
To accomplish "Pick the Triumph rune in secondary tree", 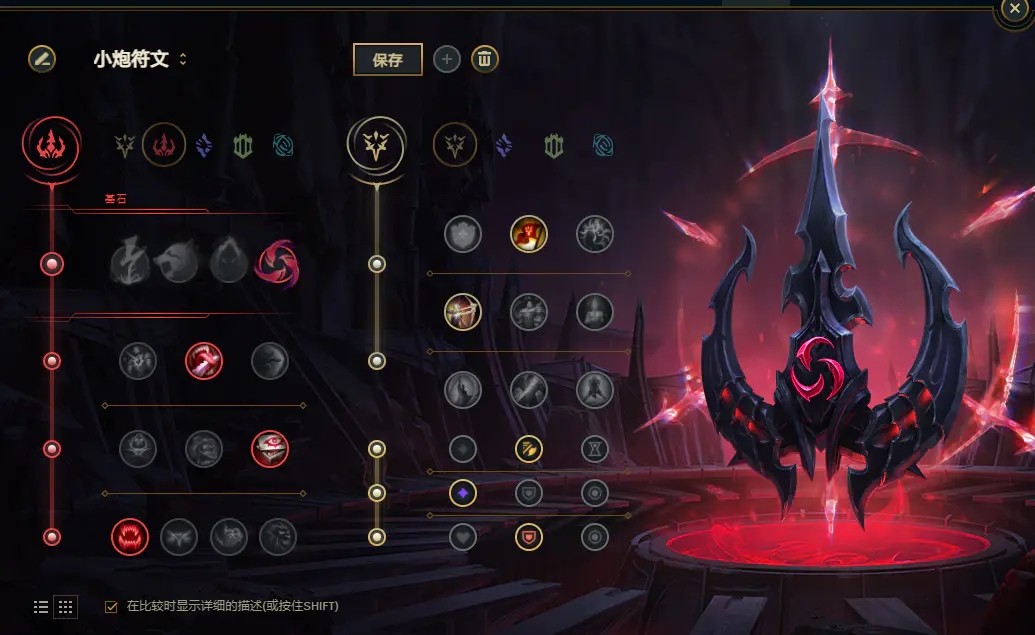I will tap(529, 234).
